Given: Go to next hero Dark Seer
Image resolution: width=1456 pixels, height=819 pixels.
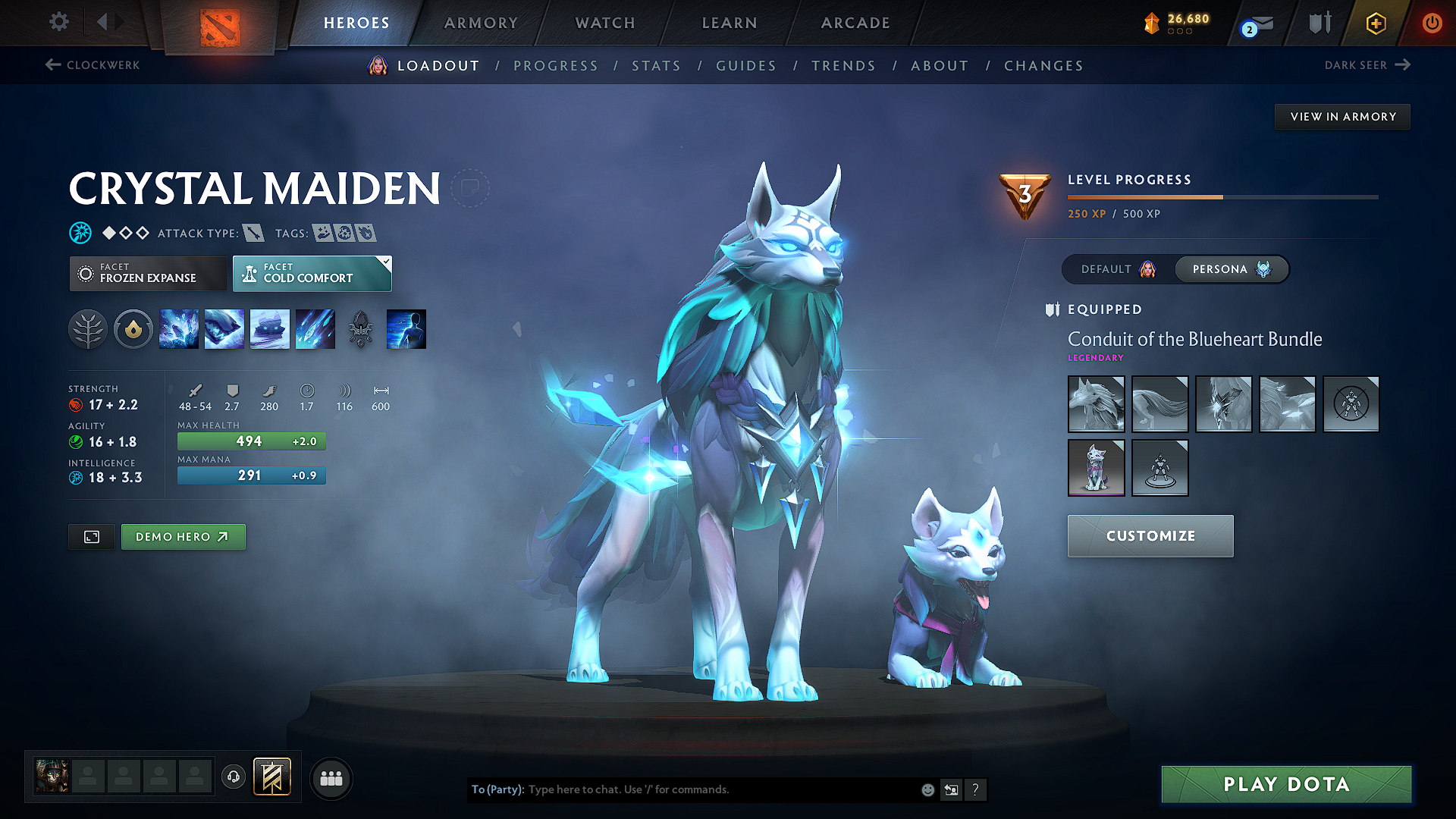Looking at the screenshot, I should pos(1367,65).
